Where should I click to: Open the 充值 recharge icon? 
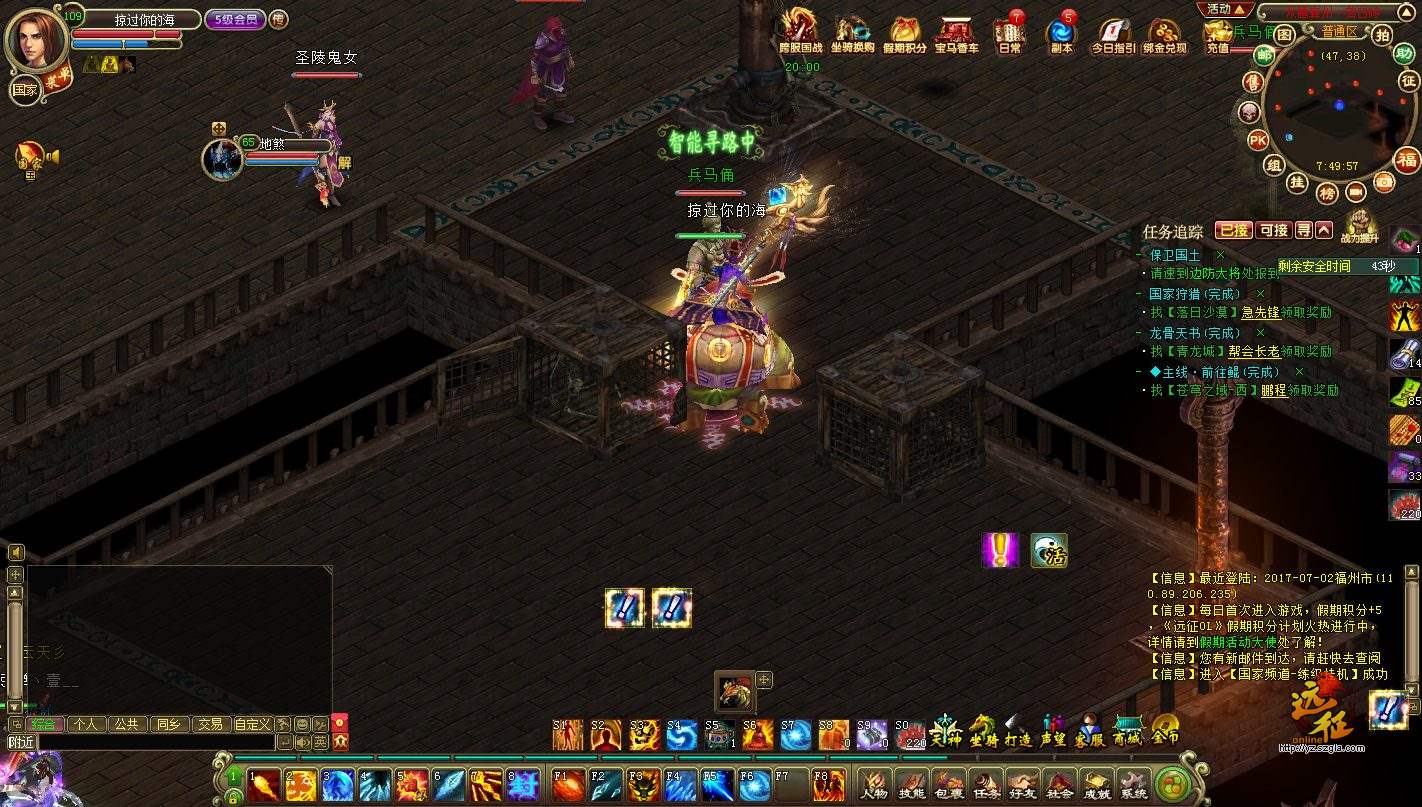pyautogui.click(x=1217, y=36)
